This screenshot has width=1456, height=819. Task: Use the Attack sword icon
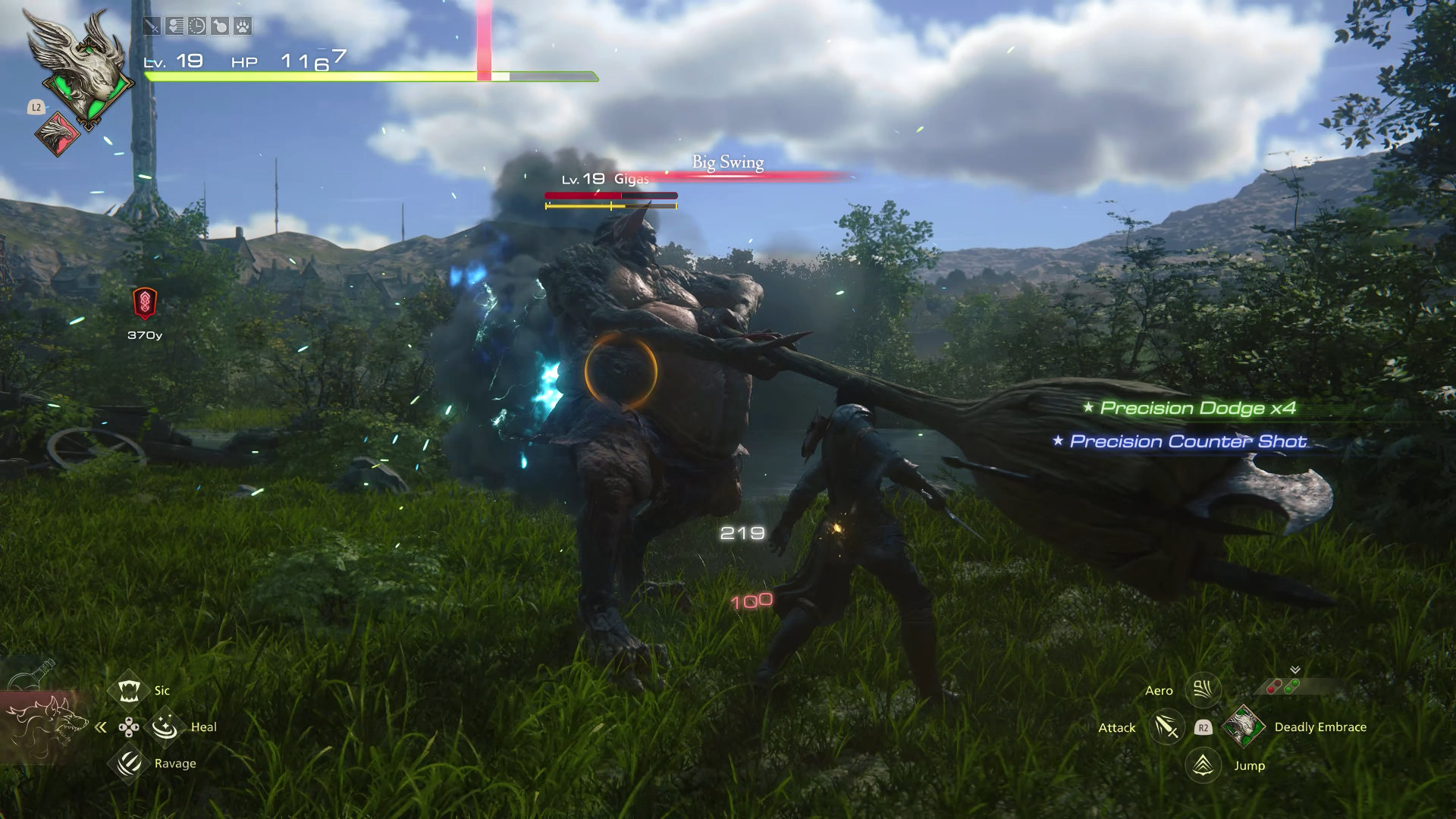pos(1166,727)
